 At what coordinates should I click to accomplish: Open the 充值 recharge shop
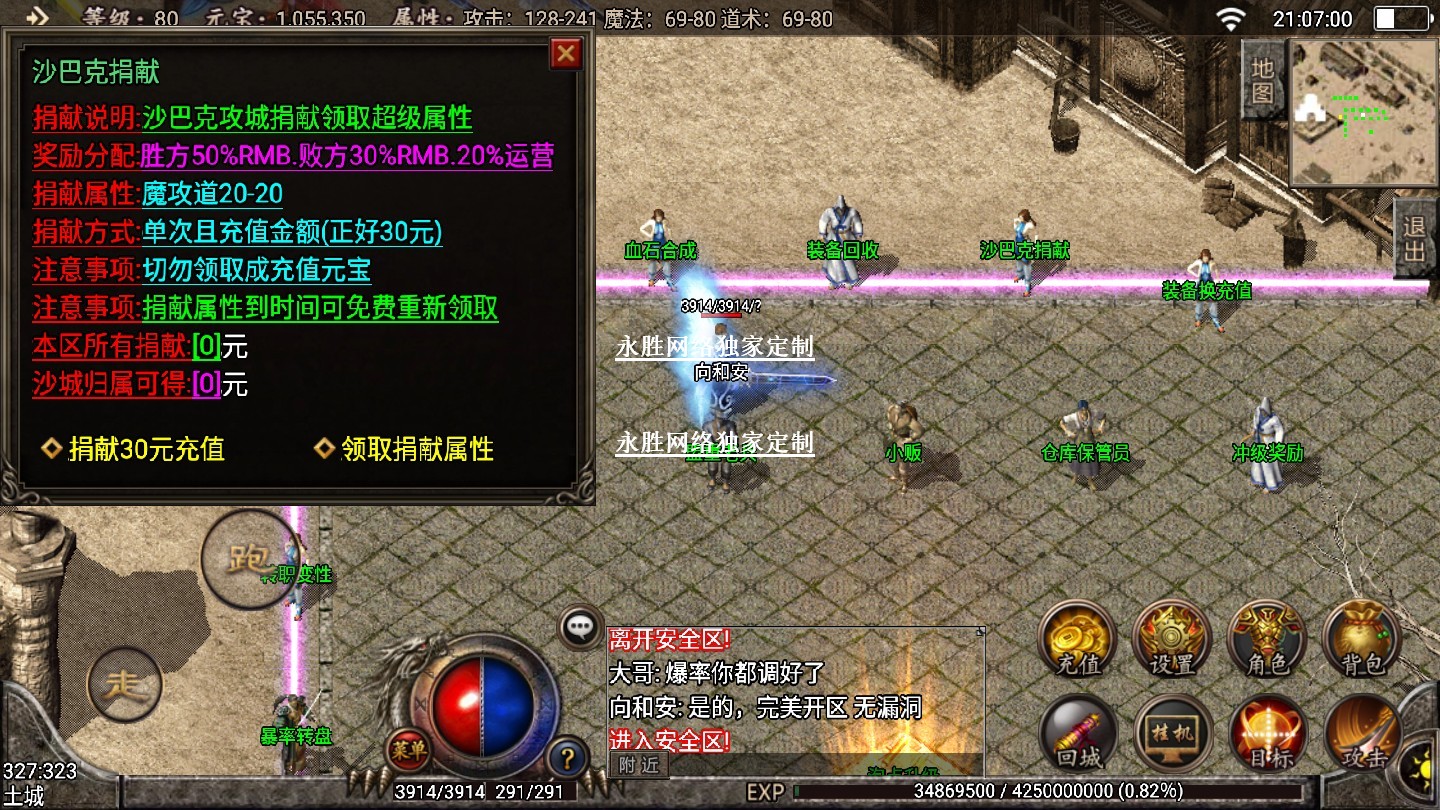(x=1077, y=640)
